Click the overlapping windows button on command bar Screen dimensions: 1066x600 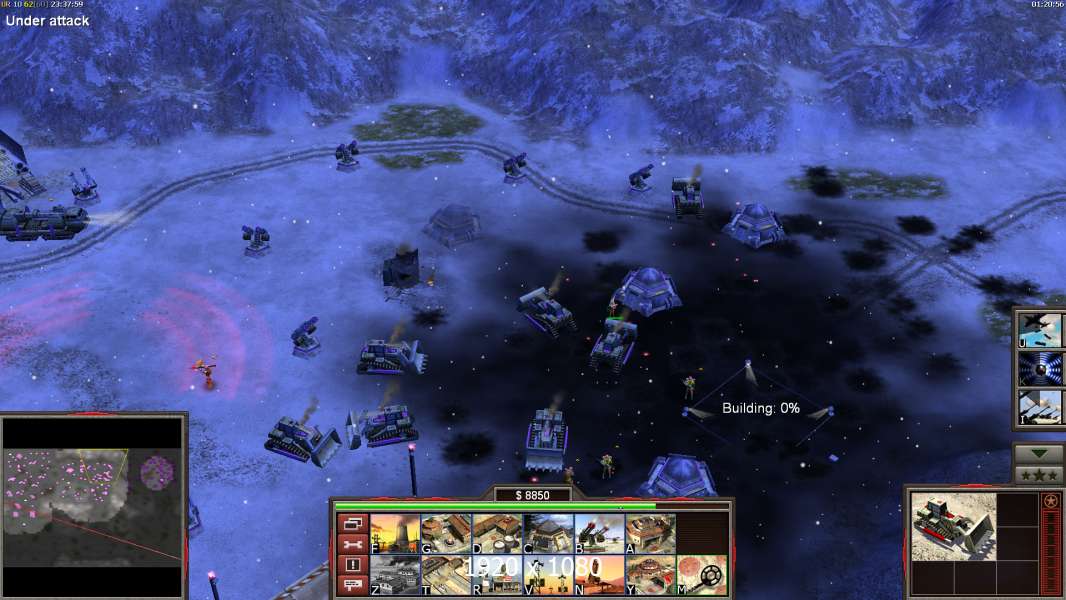[x=352, y=523]
